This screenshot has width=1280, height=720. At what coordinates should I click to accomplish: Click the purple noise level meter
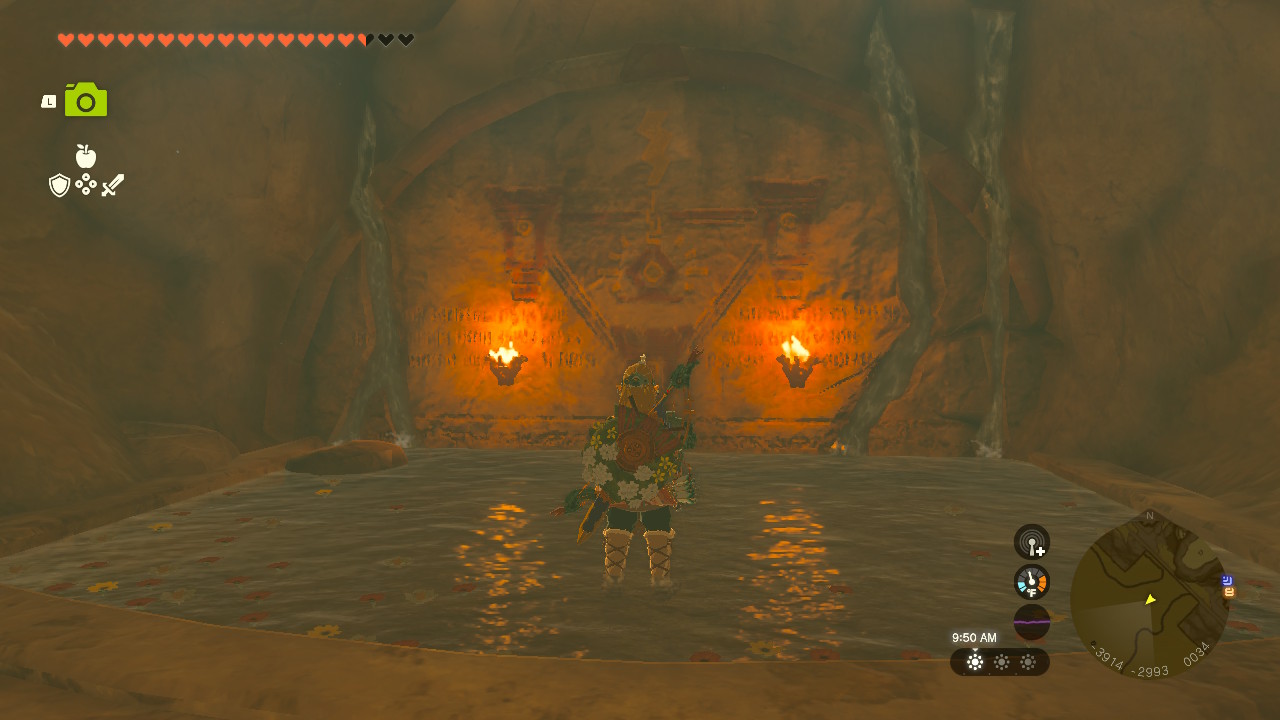tap(1030, 622)
